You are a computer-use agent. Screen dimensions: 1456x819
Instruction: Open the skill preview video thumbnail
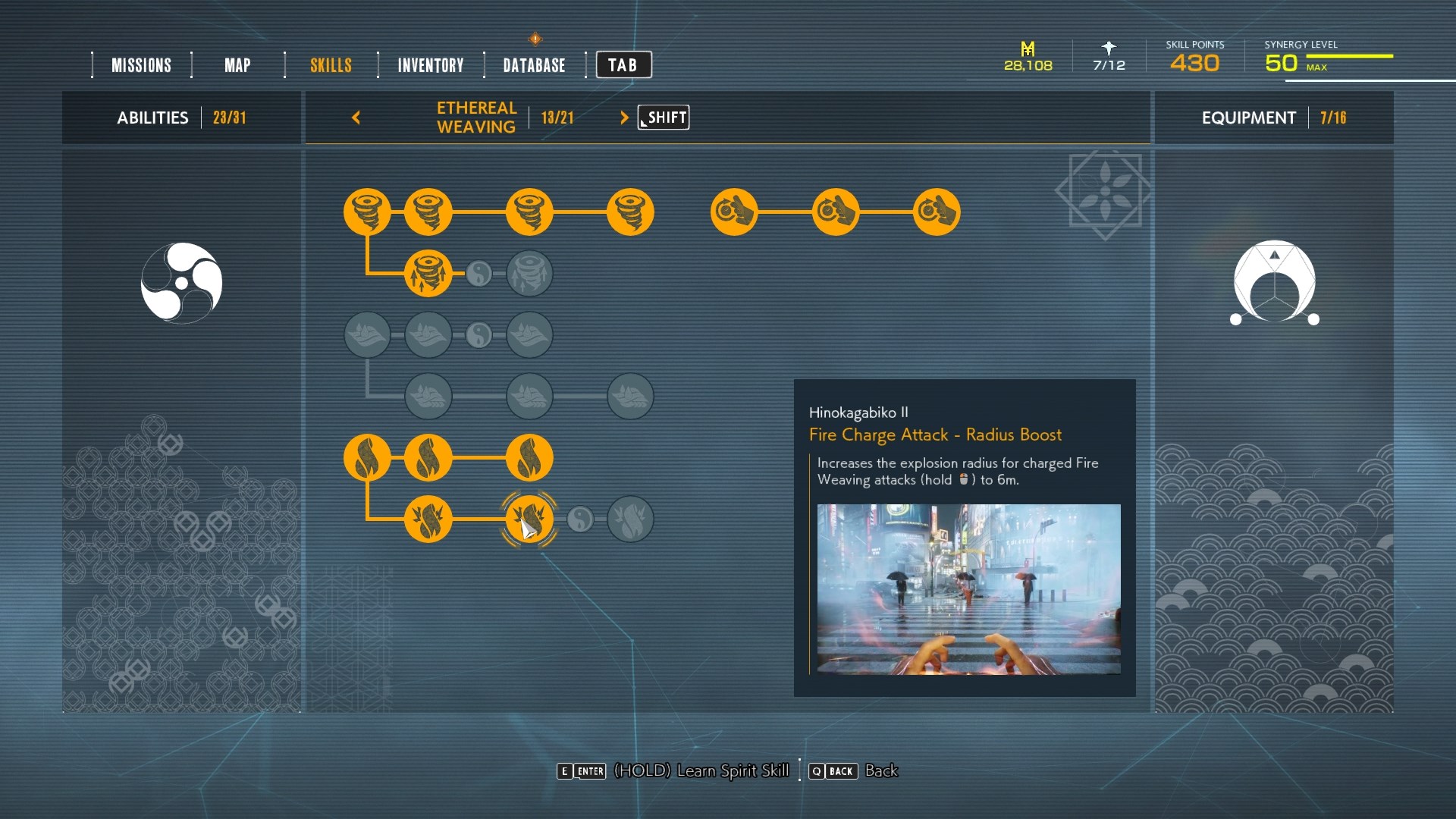point(968,589)
